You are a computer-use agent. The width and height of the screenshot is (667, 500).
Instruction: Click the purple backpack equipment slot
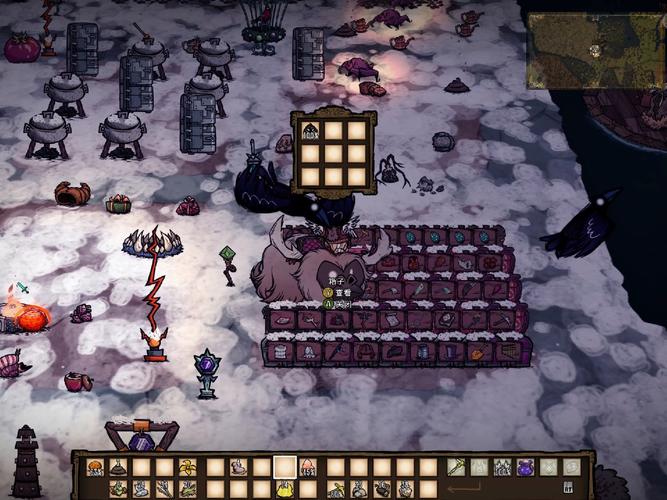coord(525,467)
